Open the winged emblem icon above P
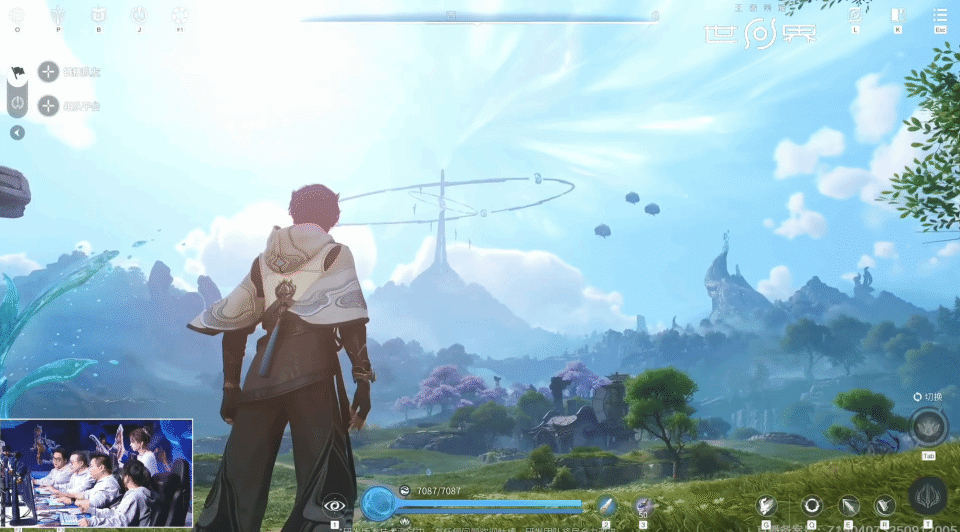The image size is (960, 532). [x=58, y=14]
